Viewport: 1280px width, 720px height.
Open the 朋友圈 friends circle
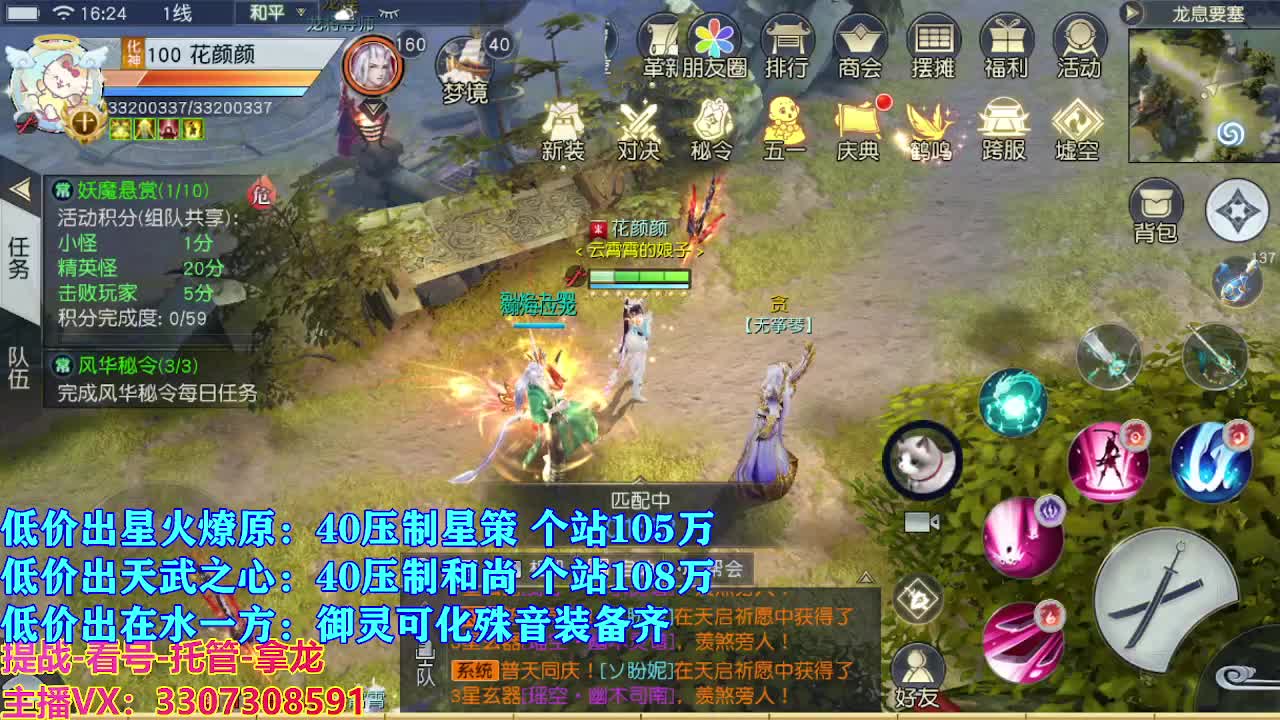point(712,45)
